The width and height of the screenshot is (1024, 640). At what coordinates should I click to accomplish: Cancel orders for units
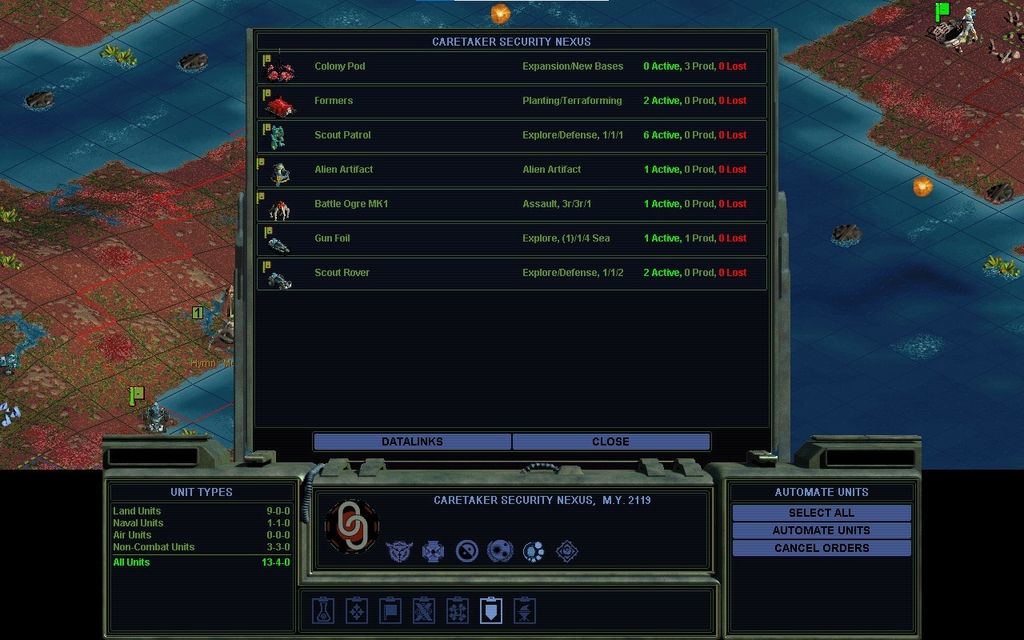point(821,549)
